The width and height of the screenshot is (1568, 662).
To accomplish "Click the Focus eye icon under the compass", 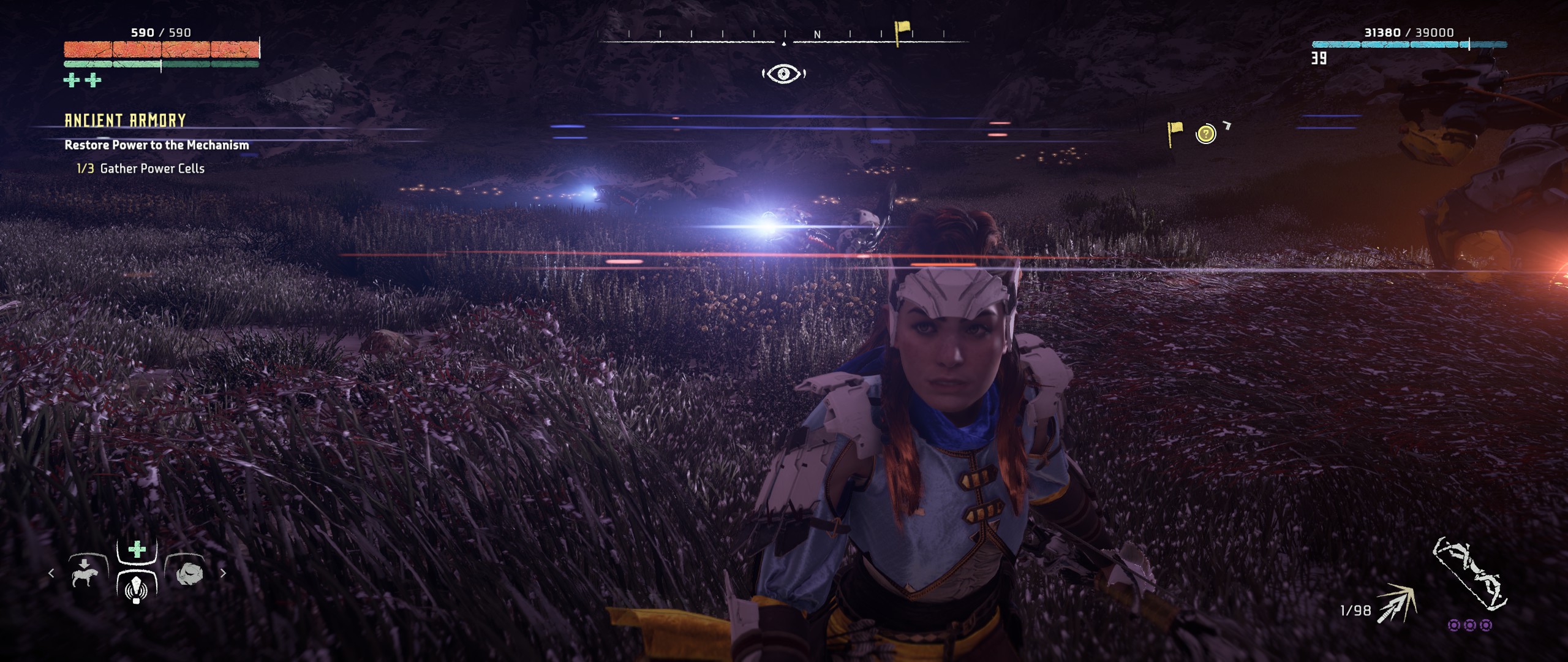I will click(785, 74).
